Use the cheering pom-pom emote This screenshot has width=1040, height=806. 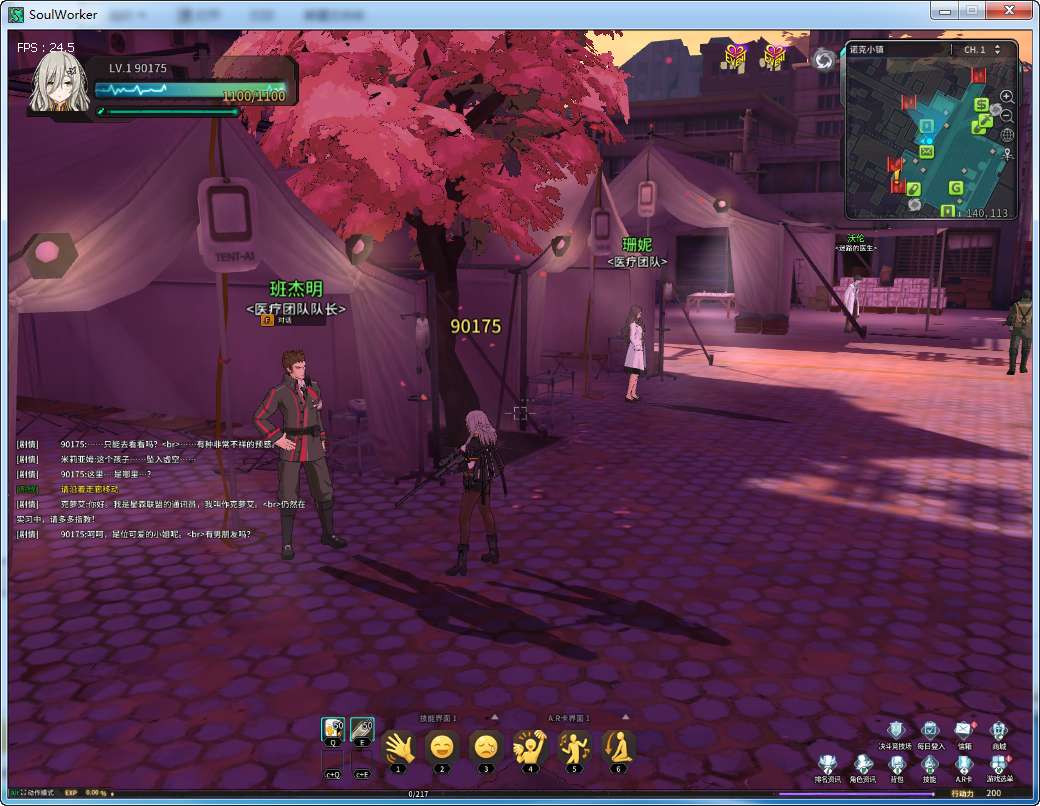(x=529, y=747)
